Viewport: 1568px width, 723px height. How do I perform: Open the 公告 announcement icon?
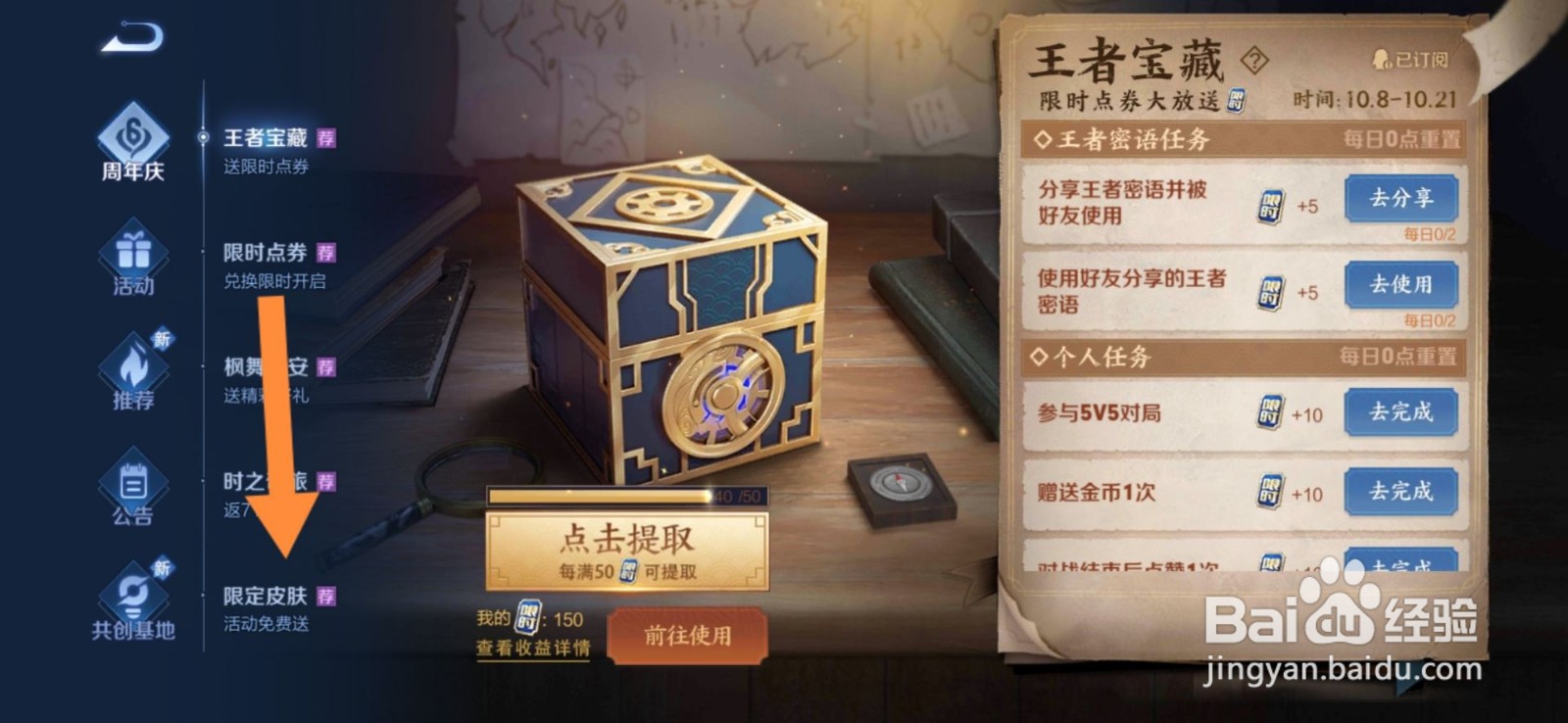click(x=134, y=480)
